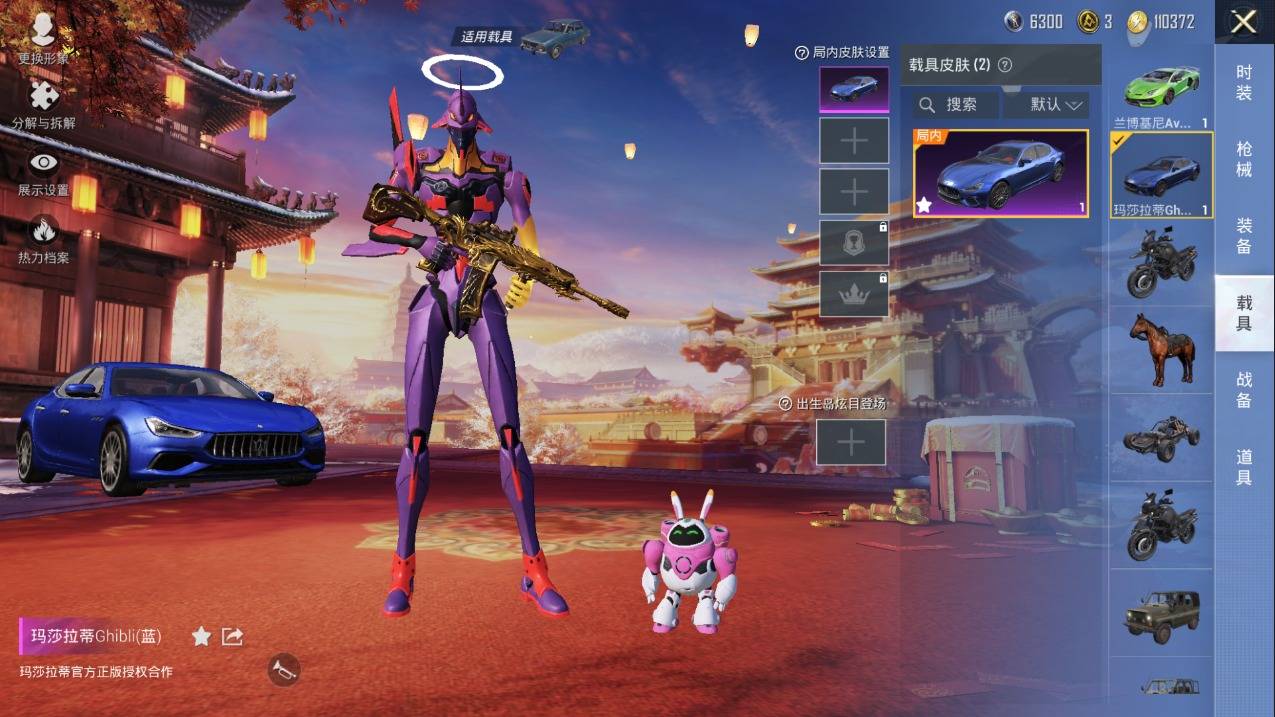The width and height of the screenshot is (1275, 717).
Task: Open the 枪械 tab
Action: (x=1244, y=159)
